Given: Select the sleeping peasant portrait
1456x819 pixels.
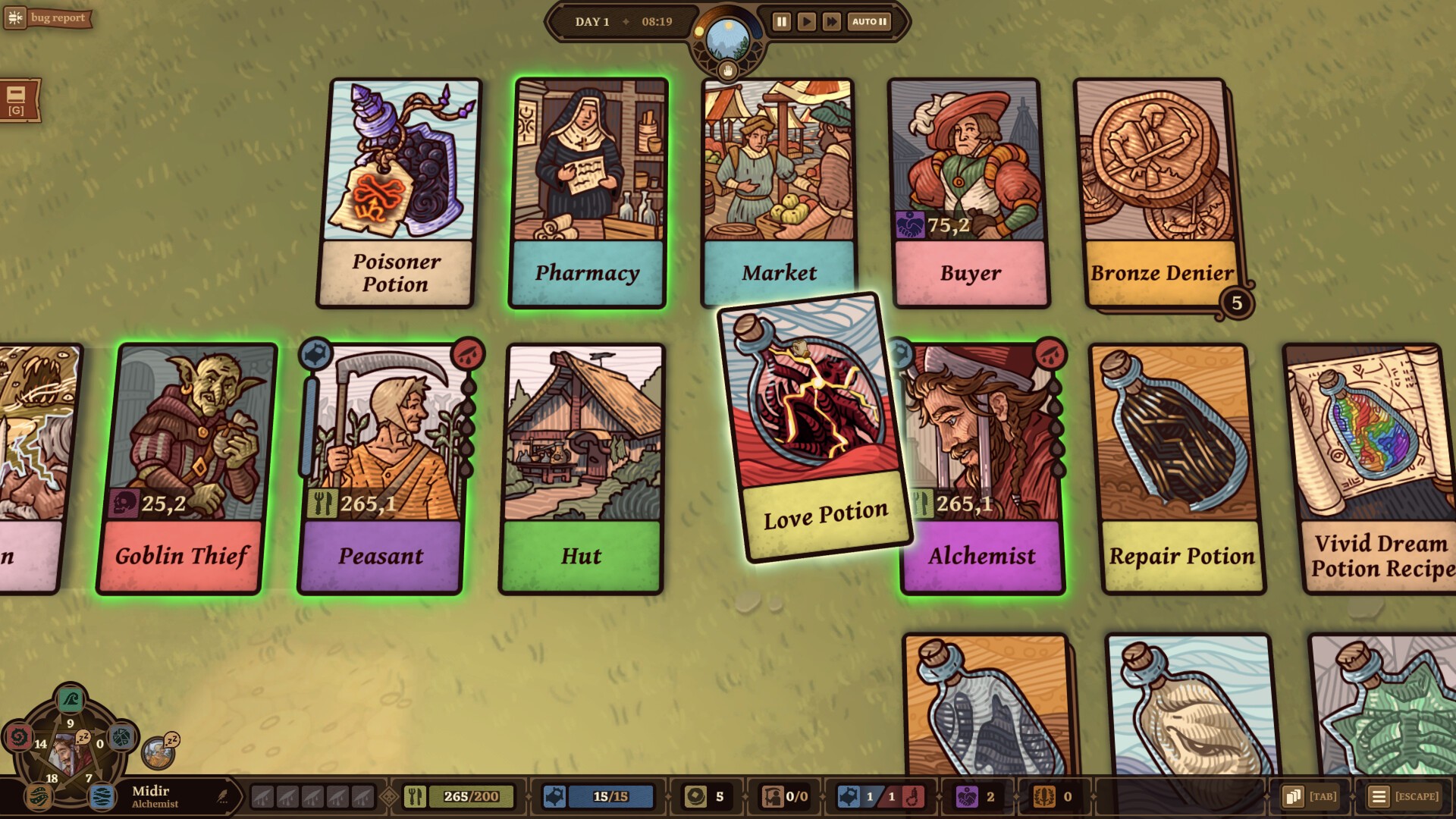Looking at the screenshot, I should [x=158, y=752].
